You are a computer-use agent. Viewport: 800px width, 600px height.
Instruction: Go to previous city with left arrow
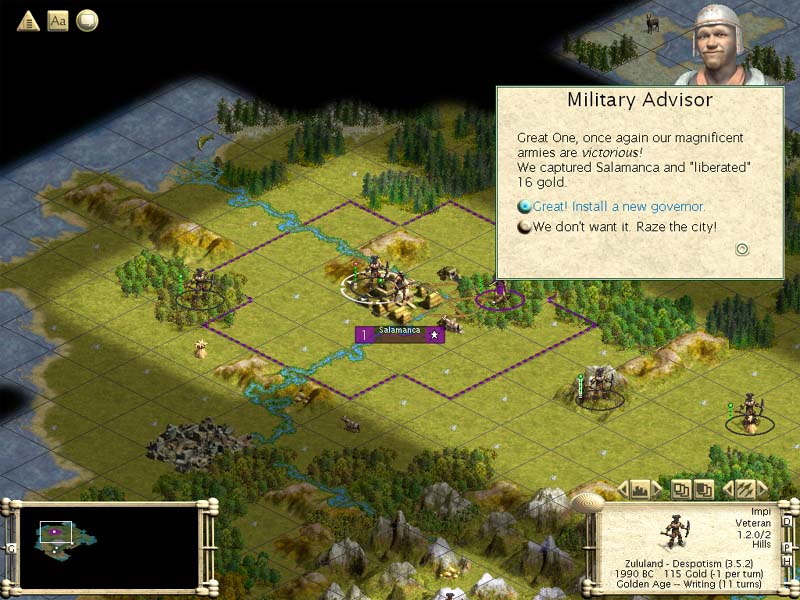tap(624, 489)
